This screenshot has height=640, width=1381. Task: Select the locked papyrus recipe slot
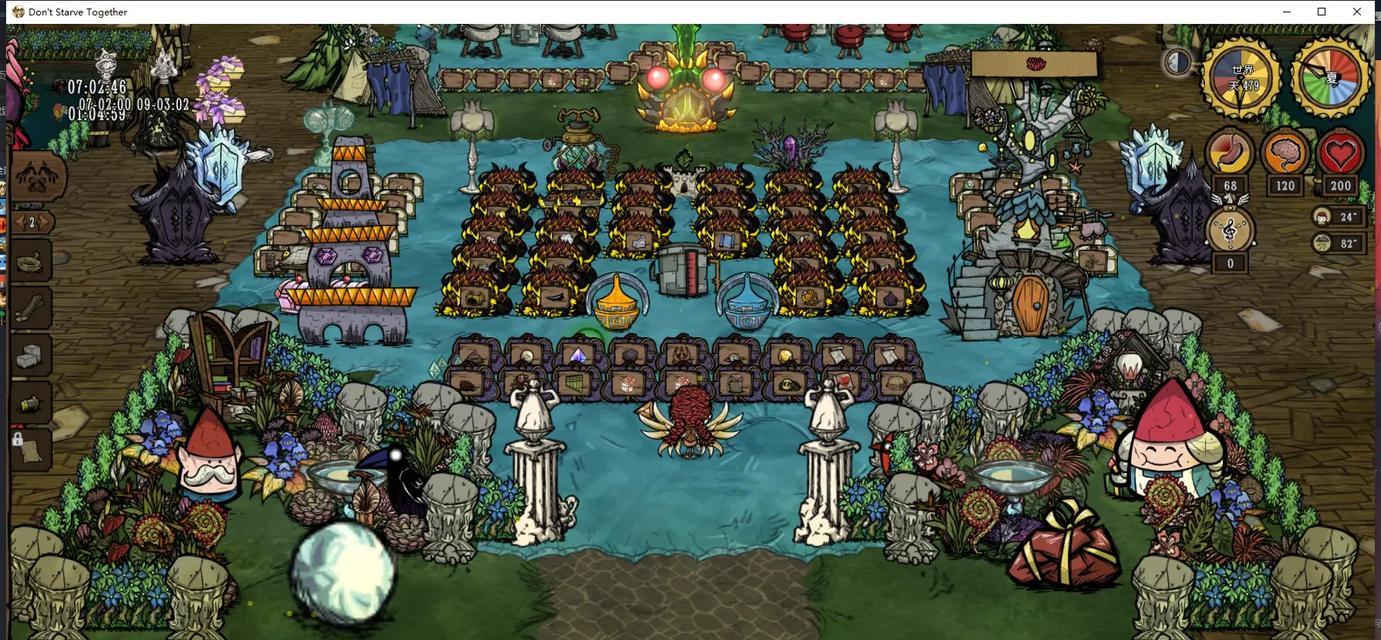point(31,448)
